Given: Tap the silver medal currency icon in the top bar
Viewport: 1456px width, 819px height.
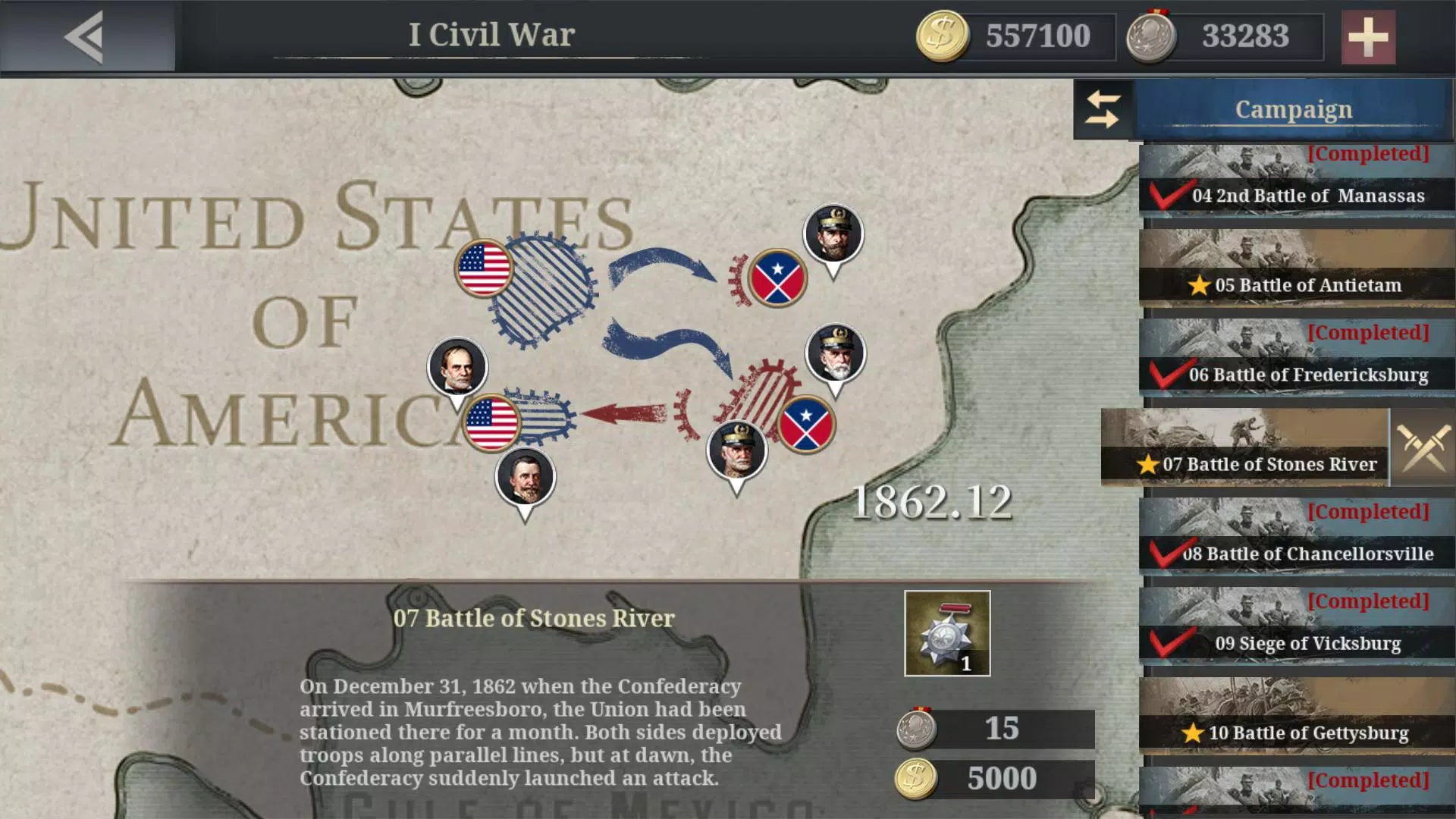Looking at the screenshot, I should click(1150, 35).
